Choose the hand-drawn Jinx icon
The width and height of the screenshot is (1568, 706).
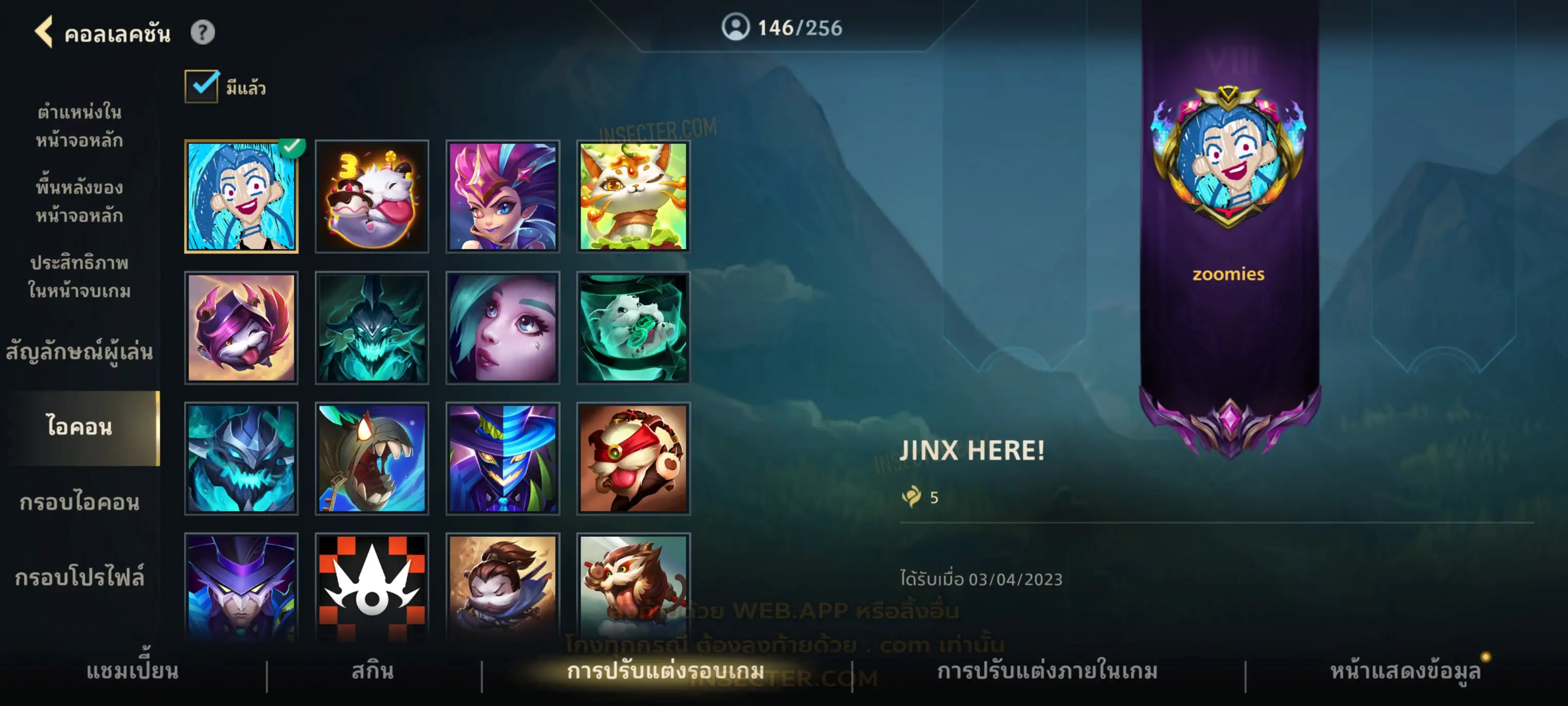241,197
